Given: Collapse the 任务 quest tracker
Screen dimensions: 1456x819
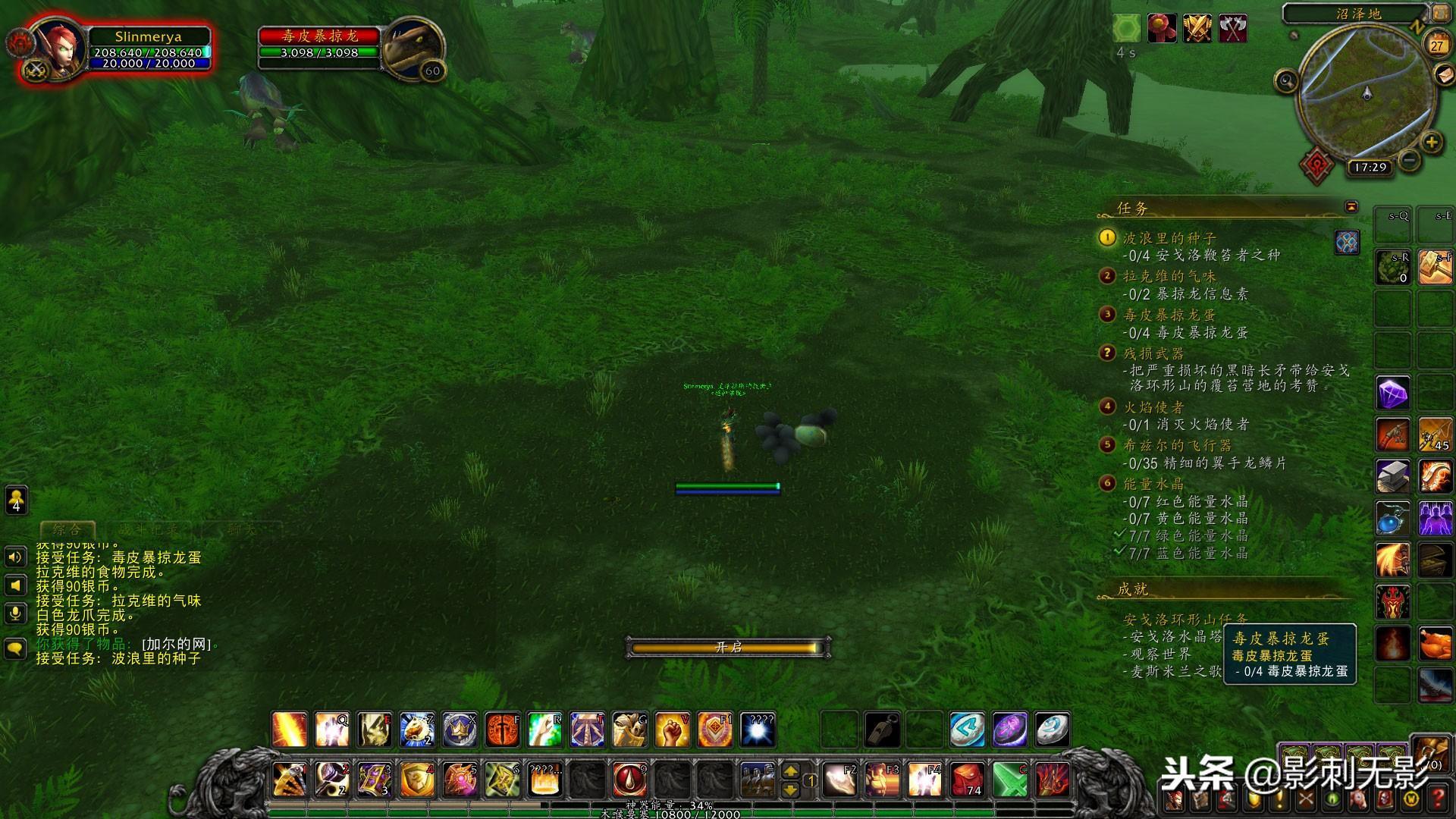Looking at the screenshot, I should (x=1351, y=207).
